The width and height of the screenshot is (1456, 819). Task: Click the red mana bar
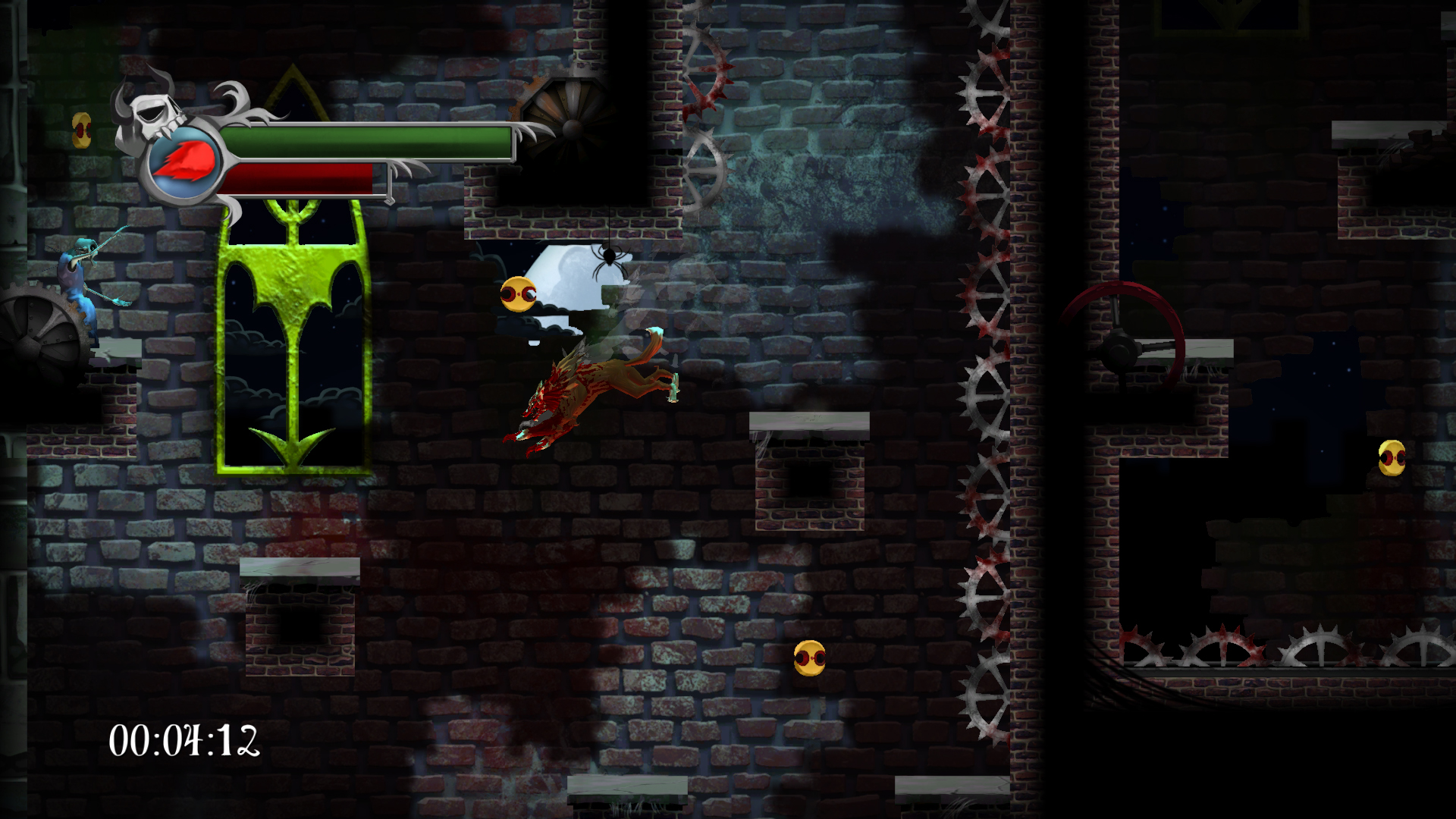(x=300, y=178)
